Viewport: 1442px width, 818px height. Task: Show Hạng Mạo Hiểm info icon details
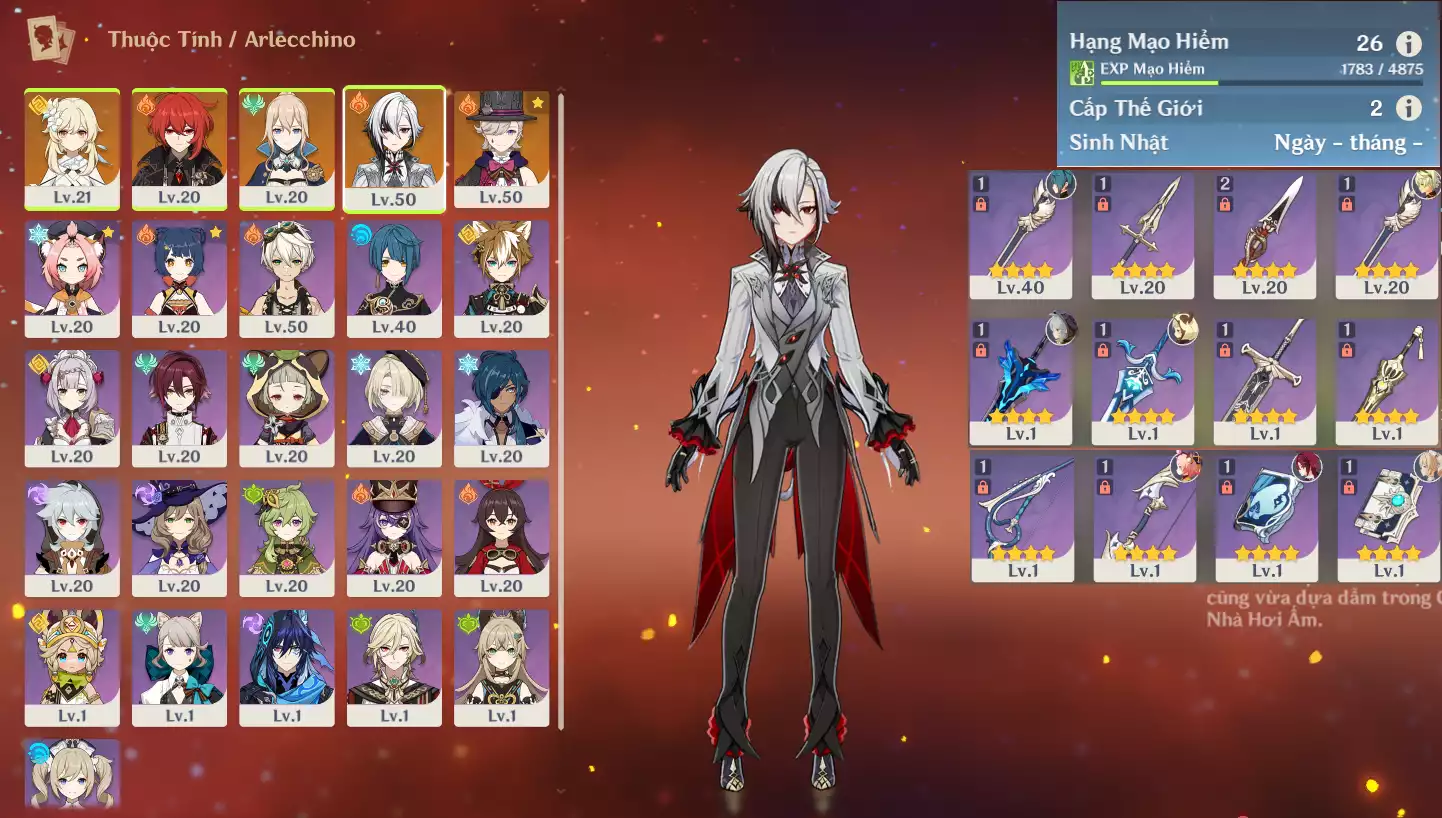(1408, 43)
